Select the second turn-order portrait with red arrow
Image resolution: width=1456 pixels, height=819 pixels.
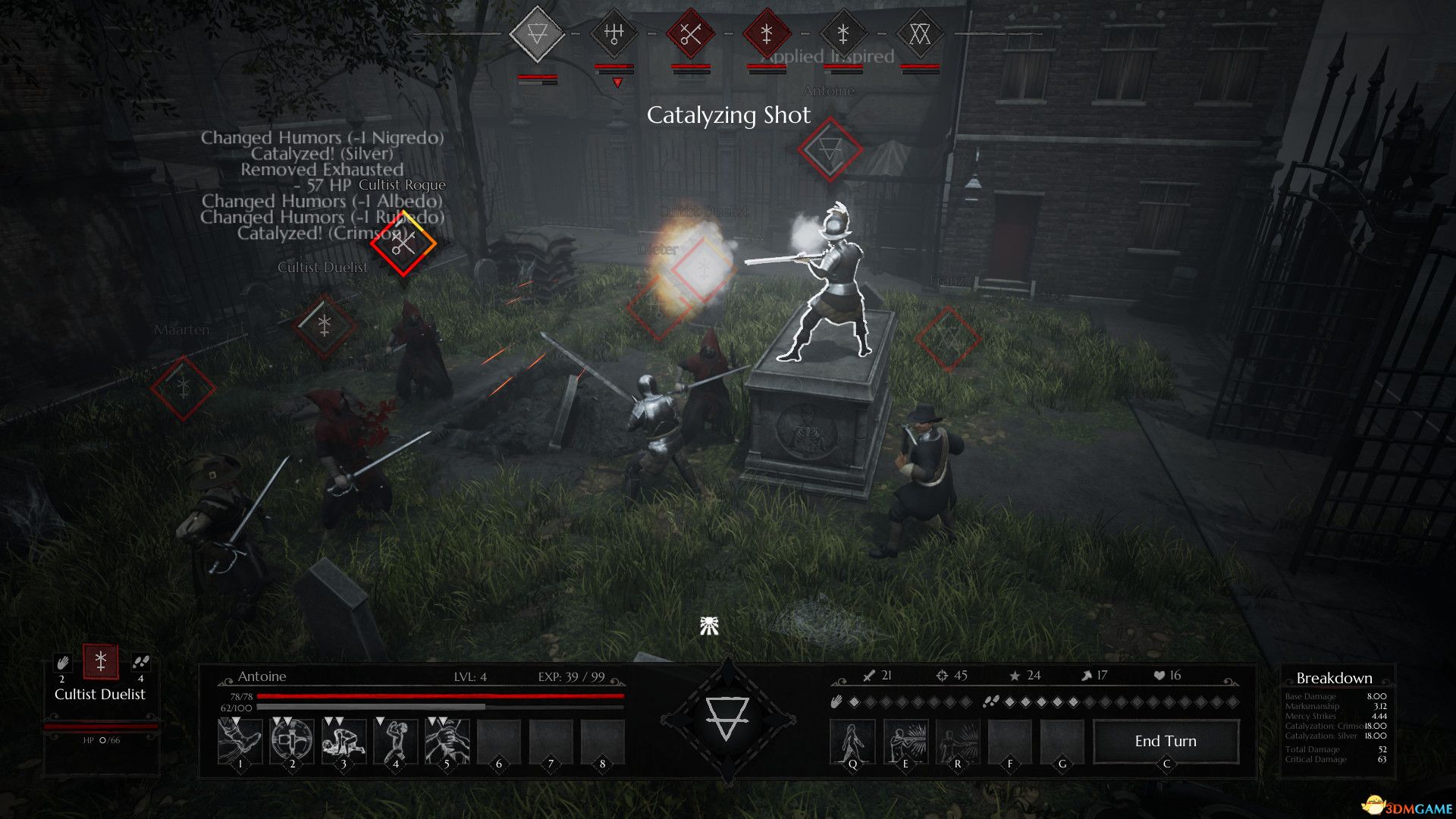(613, 34)
